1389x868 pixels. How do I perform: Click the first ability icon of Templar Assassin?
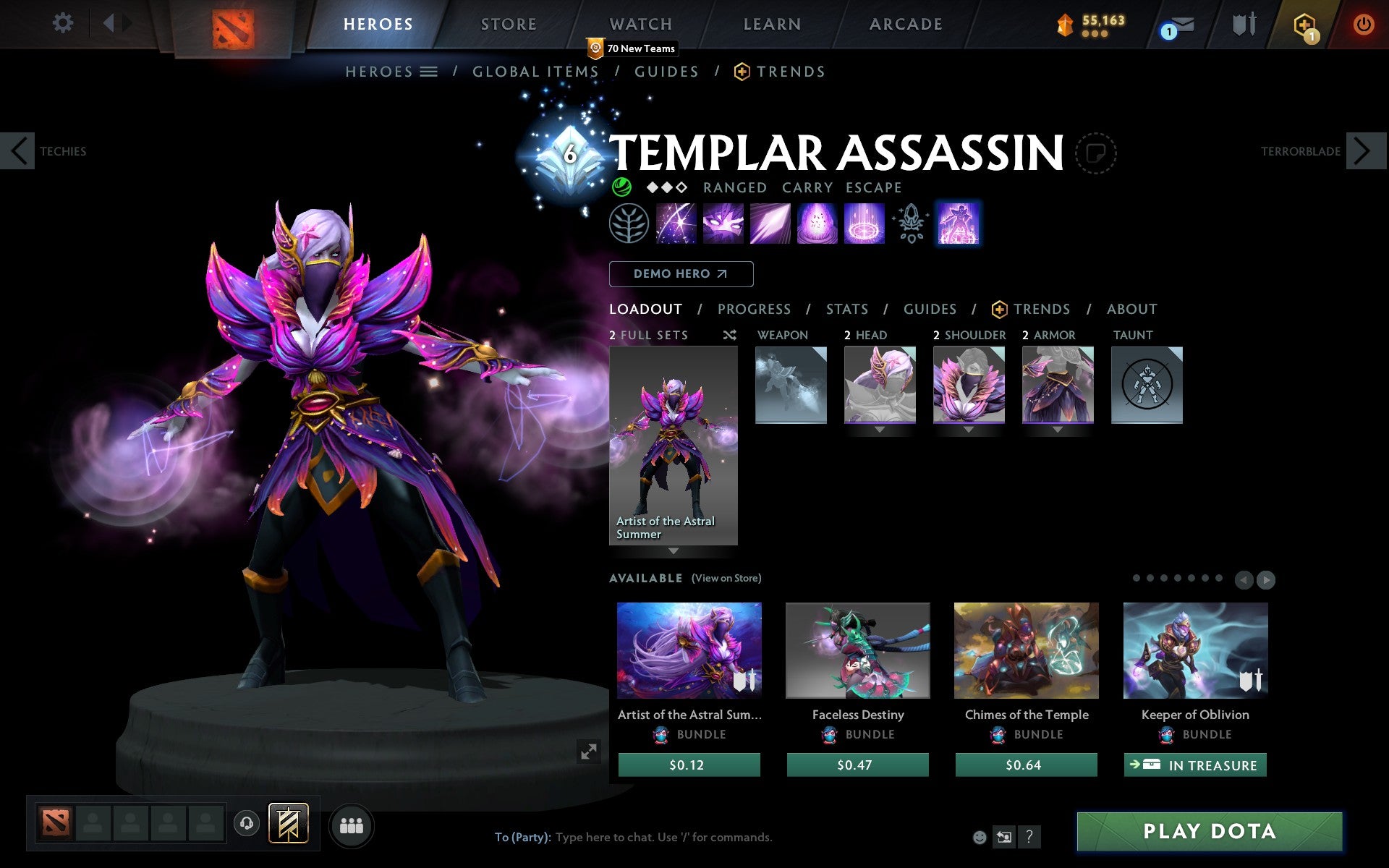676,224
